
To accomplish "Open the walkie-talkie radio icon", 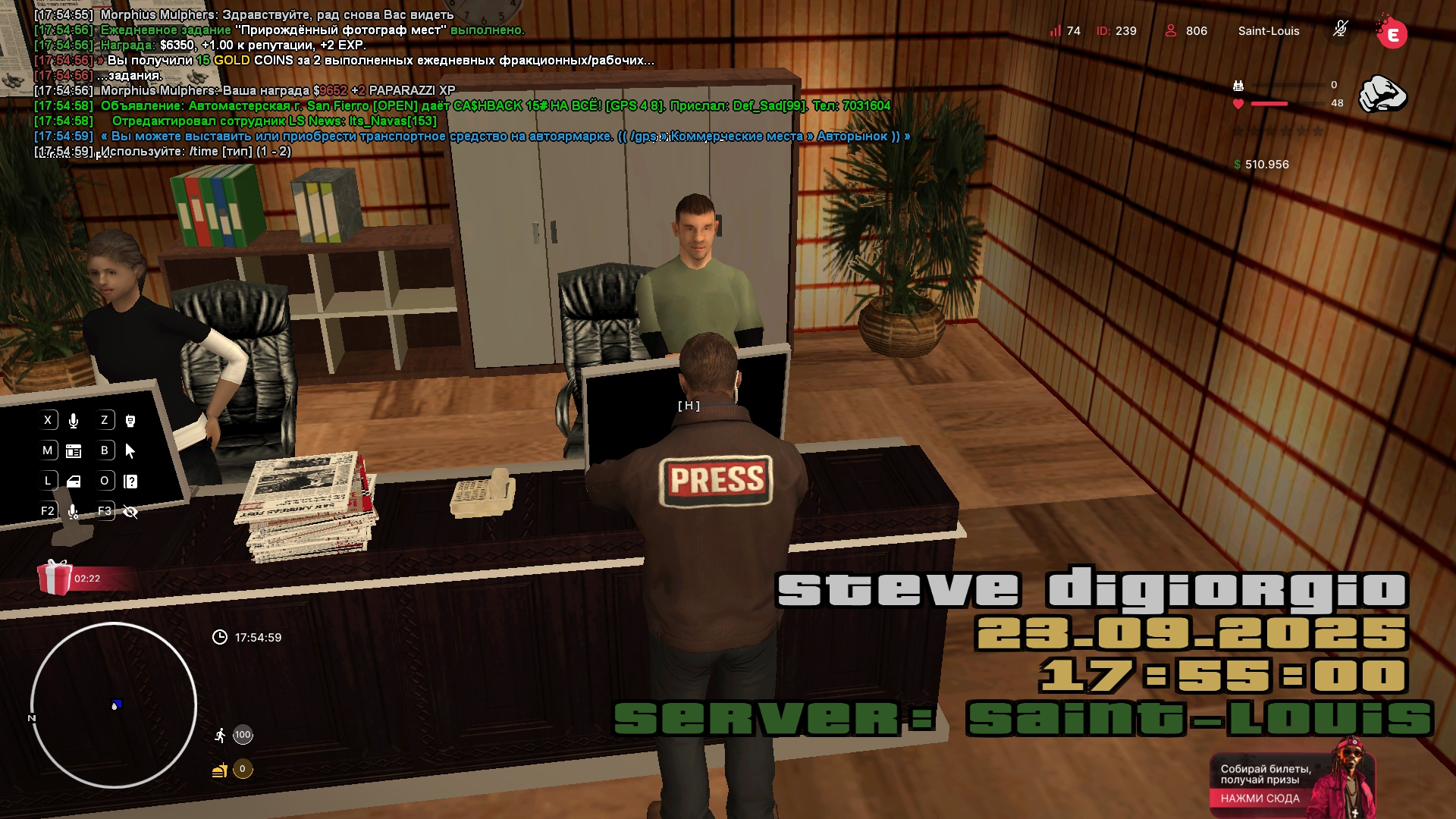I will (x=130, y=421).
